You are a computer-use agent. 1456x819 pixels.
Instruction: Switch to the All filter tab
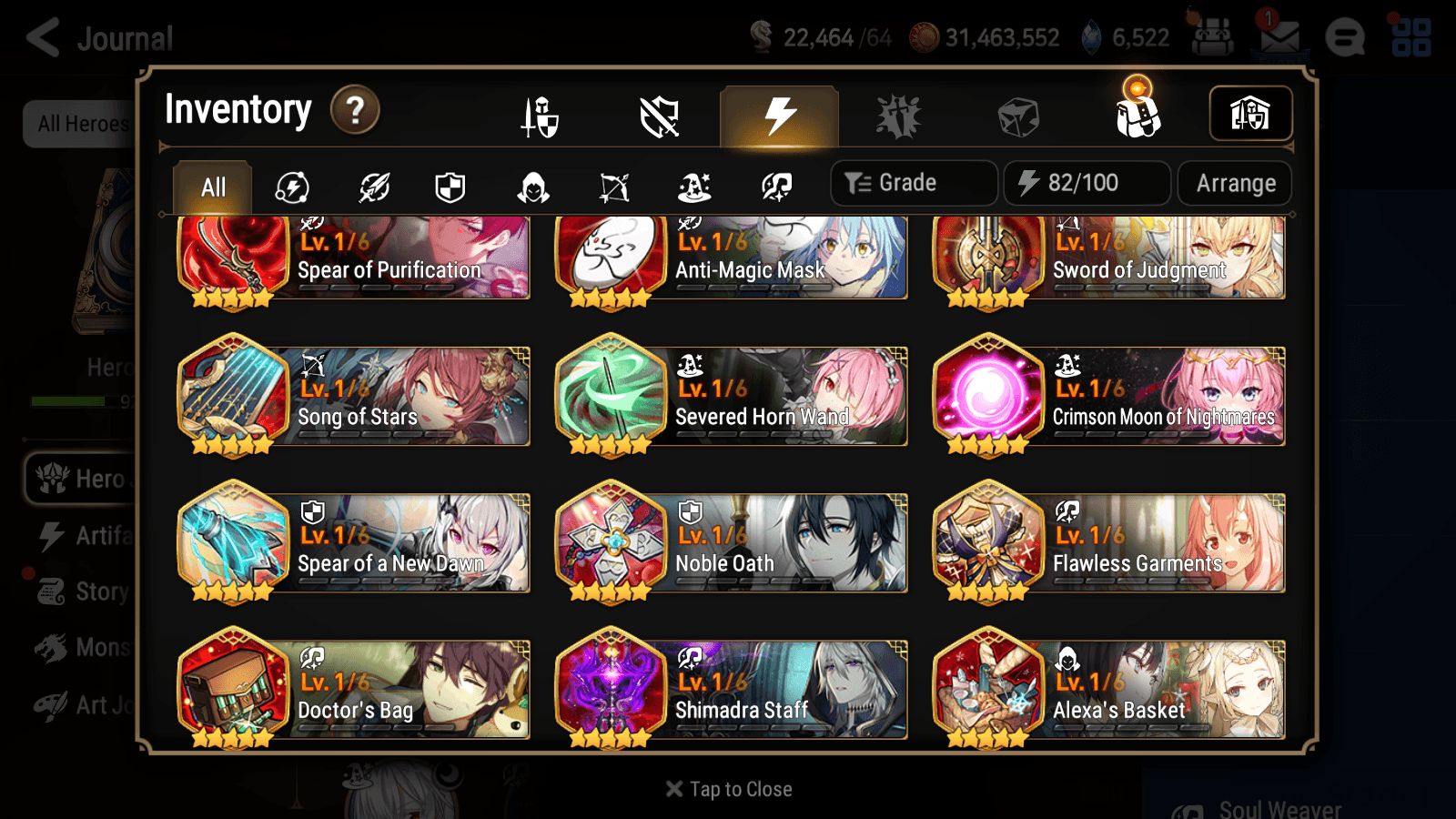pyautogui.click(x=212, y=187)
